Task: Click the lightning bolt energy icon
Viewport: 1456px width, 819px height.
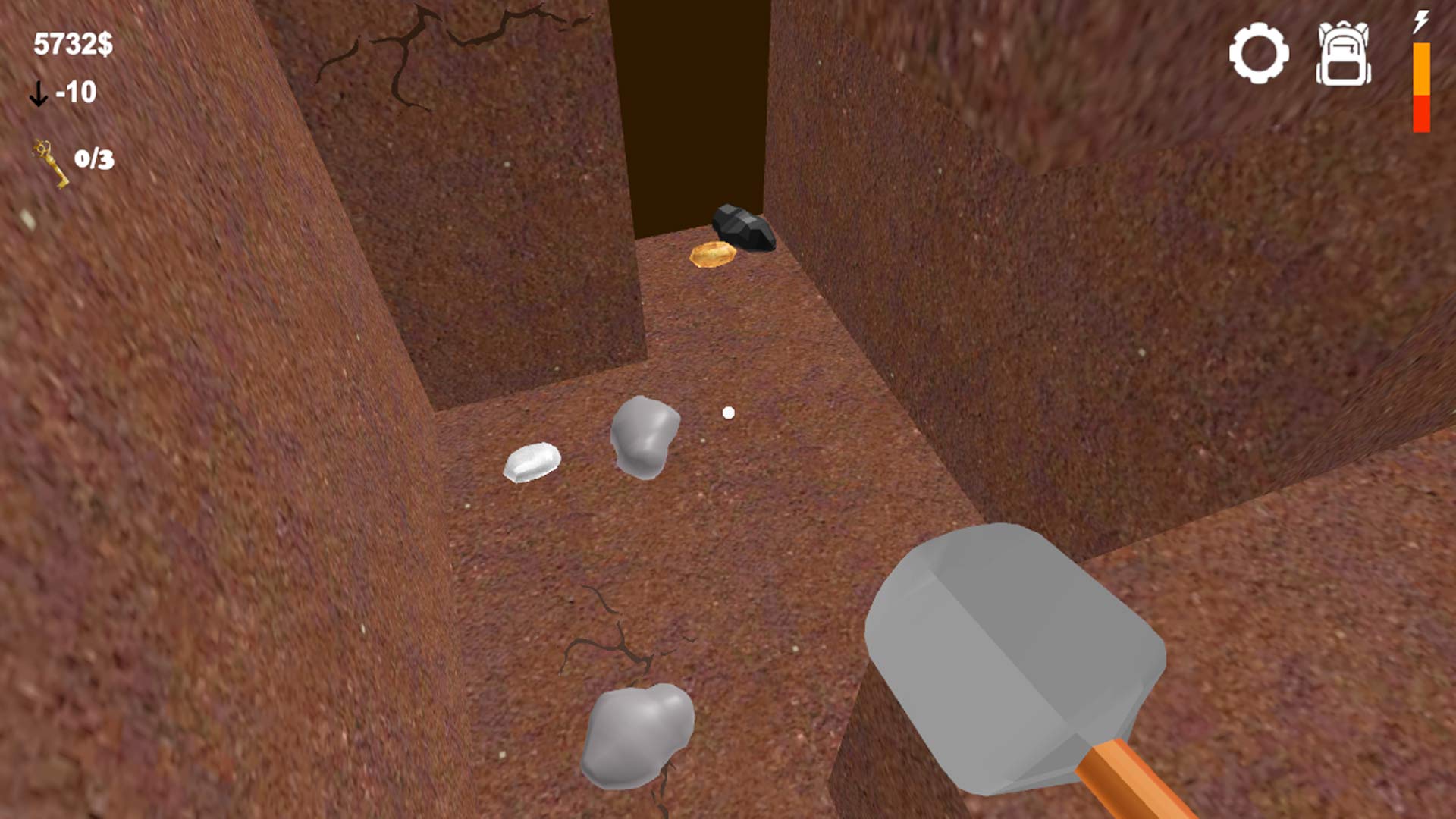Action: pos(1421,23)
